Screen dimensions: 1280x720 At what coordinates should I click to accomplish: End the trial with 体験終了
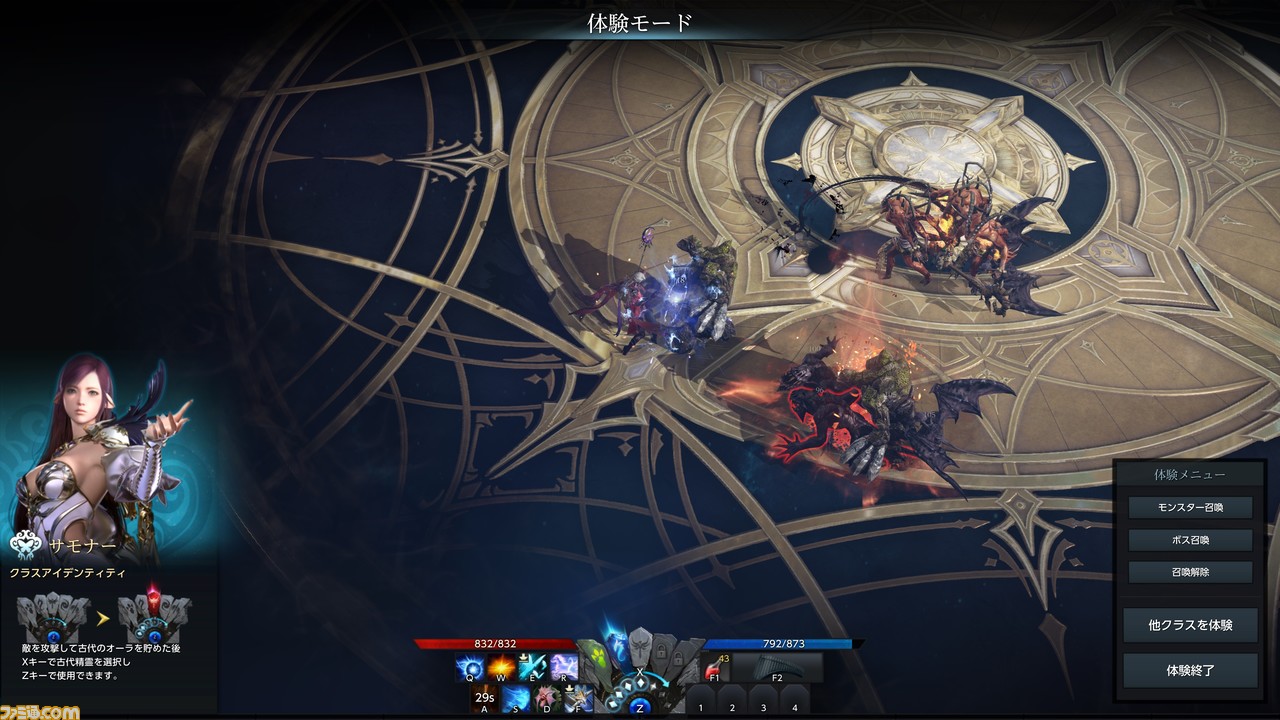(1190, 670)
